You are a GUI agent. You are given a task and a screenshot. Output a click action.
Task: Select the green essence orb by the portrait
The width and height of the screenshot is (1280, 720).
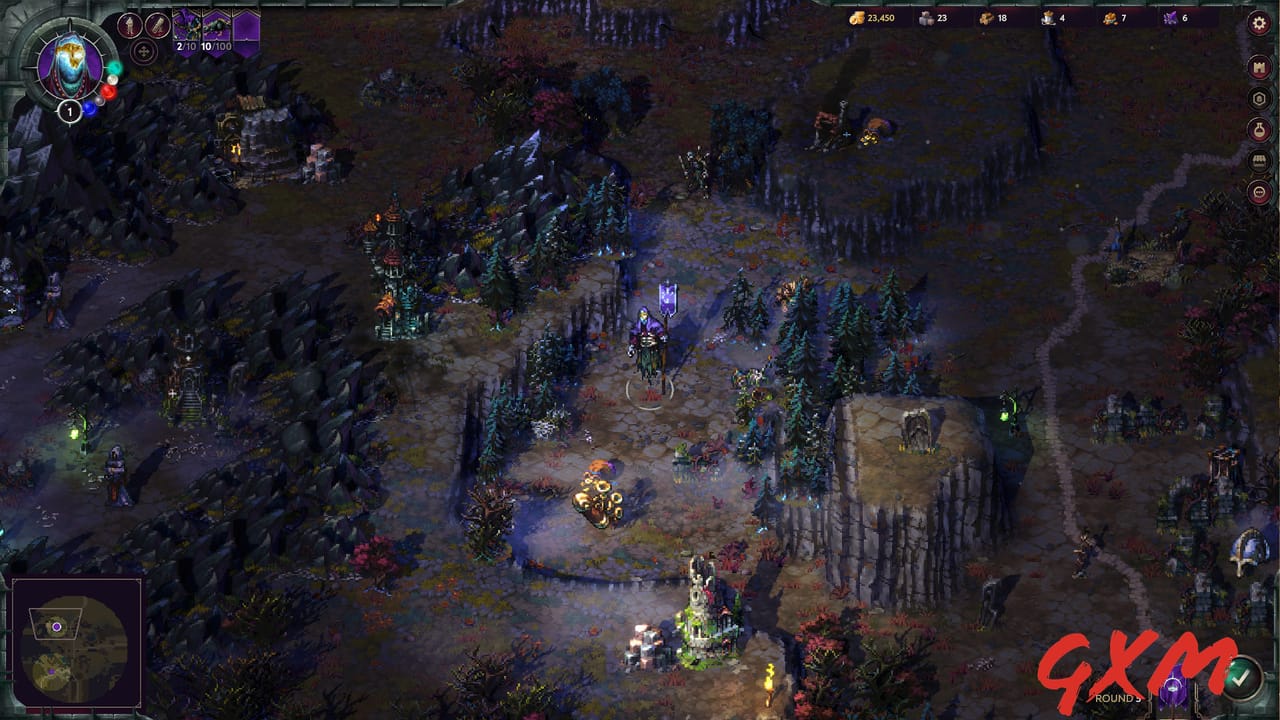pyautogui.click(x=115, y=68)
